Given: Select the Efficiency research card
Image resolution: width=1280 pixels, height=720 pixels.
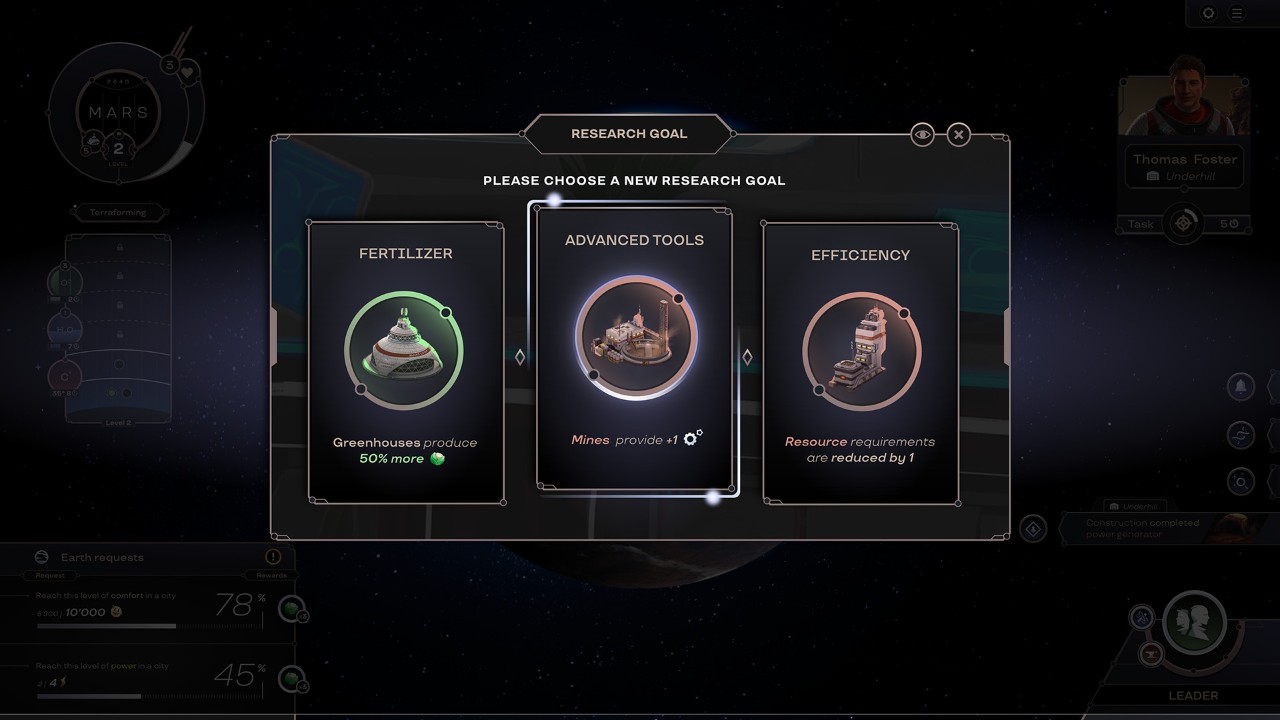Looking at the screenshot, I should click(x=861, y=360).
